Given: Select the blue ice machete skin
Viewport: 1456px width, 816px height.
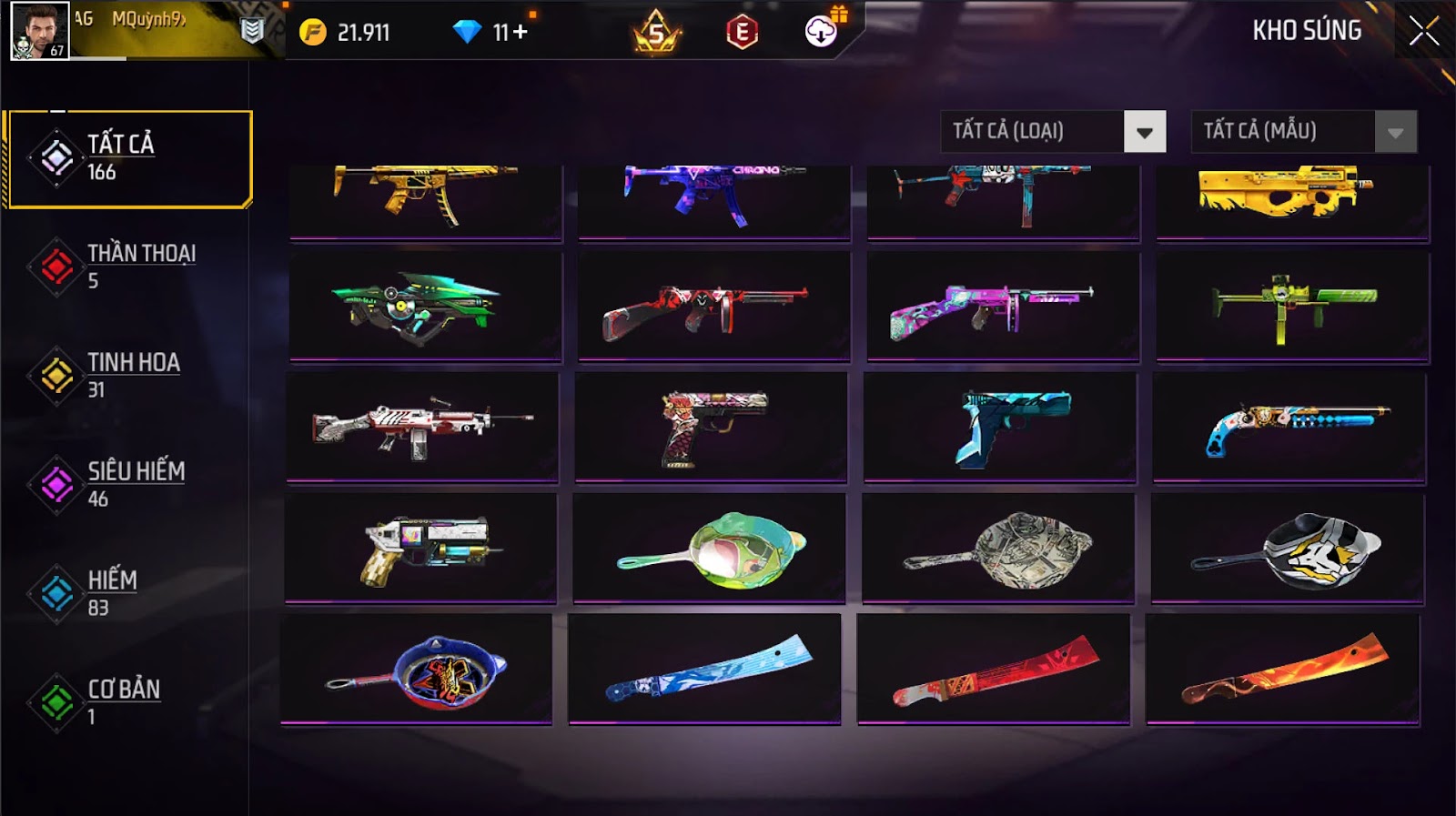Looking at the screenshot, I should 704,670.
